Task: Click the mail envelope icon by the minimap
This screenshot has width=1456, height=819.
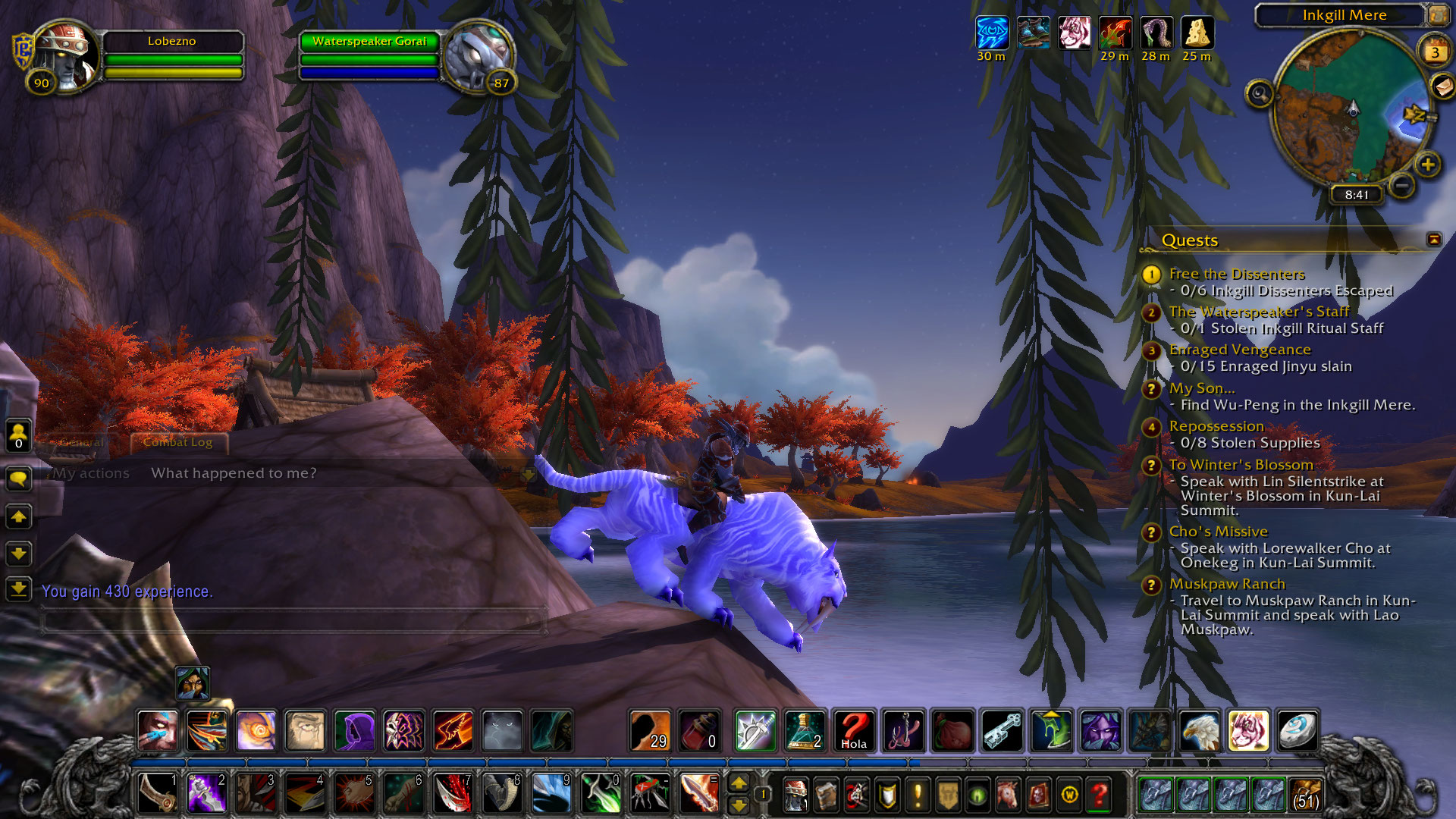Action: [1442, 86]
